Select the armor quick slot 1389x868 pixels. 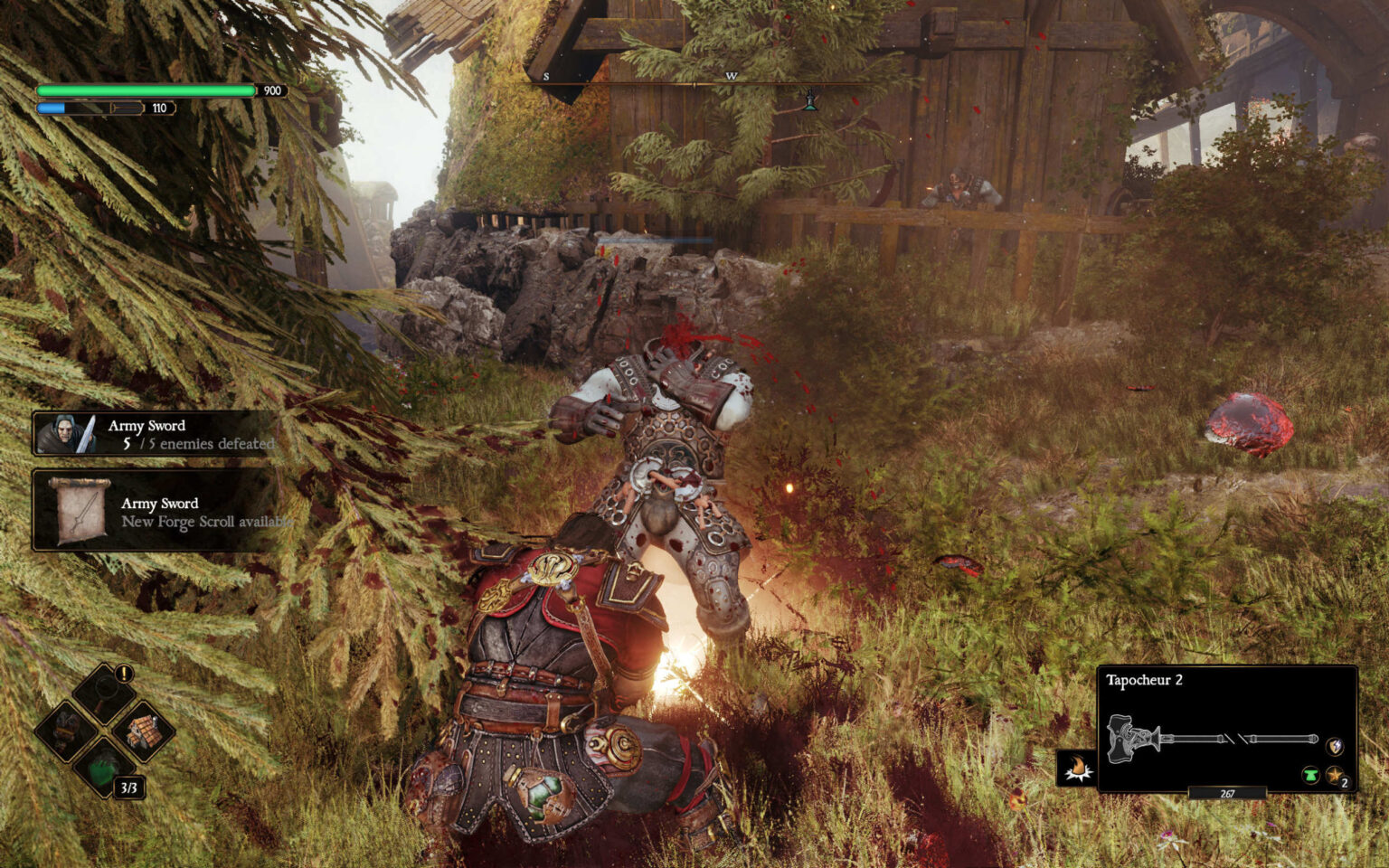tap(67, 730)
